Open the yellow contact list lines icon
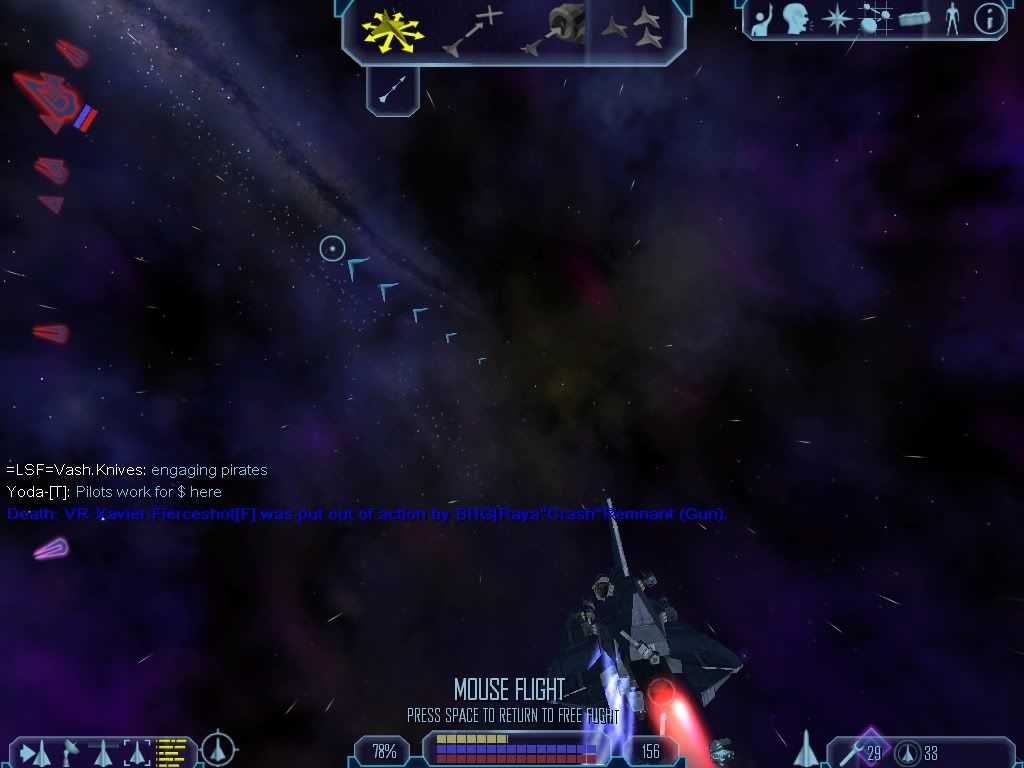Screen dimensions: 1024x768 tap(172, 751)
